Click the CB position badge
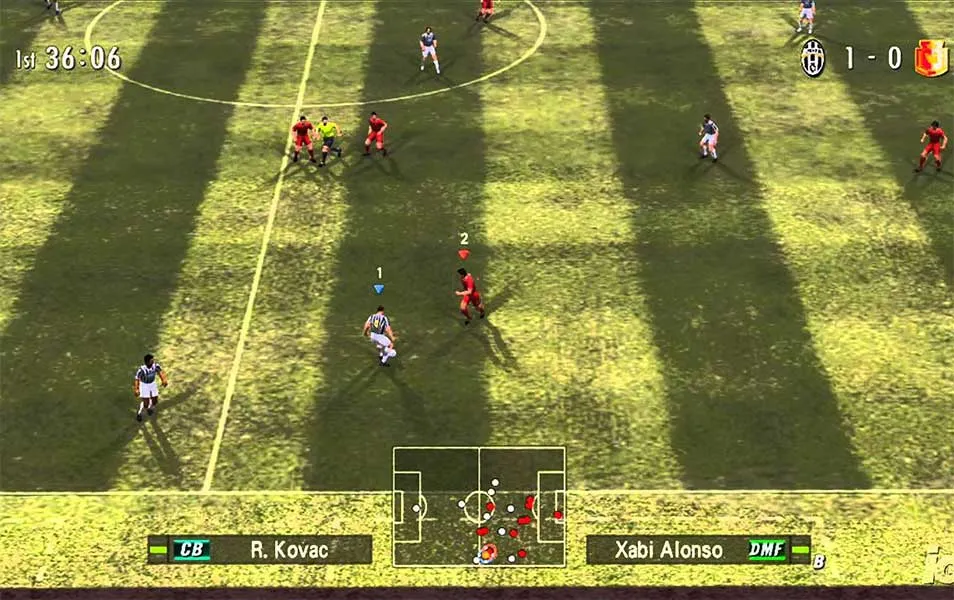The width and height of the screenshot is (954, 600). coord(191,549)
